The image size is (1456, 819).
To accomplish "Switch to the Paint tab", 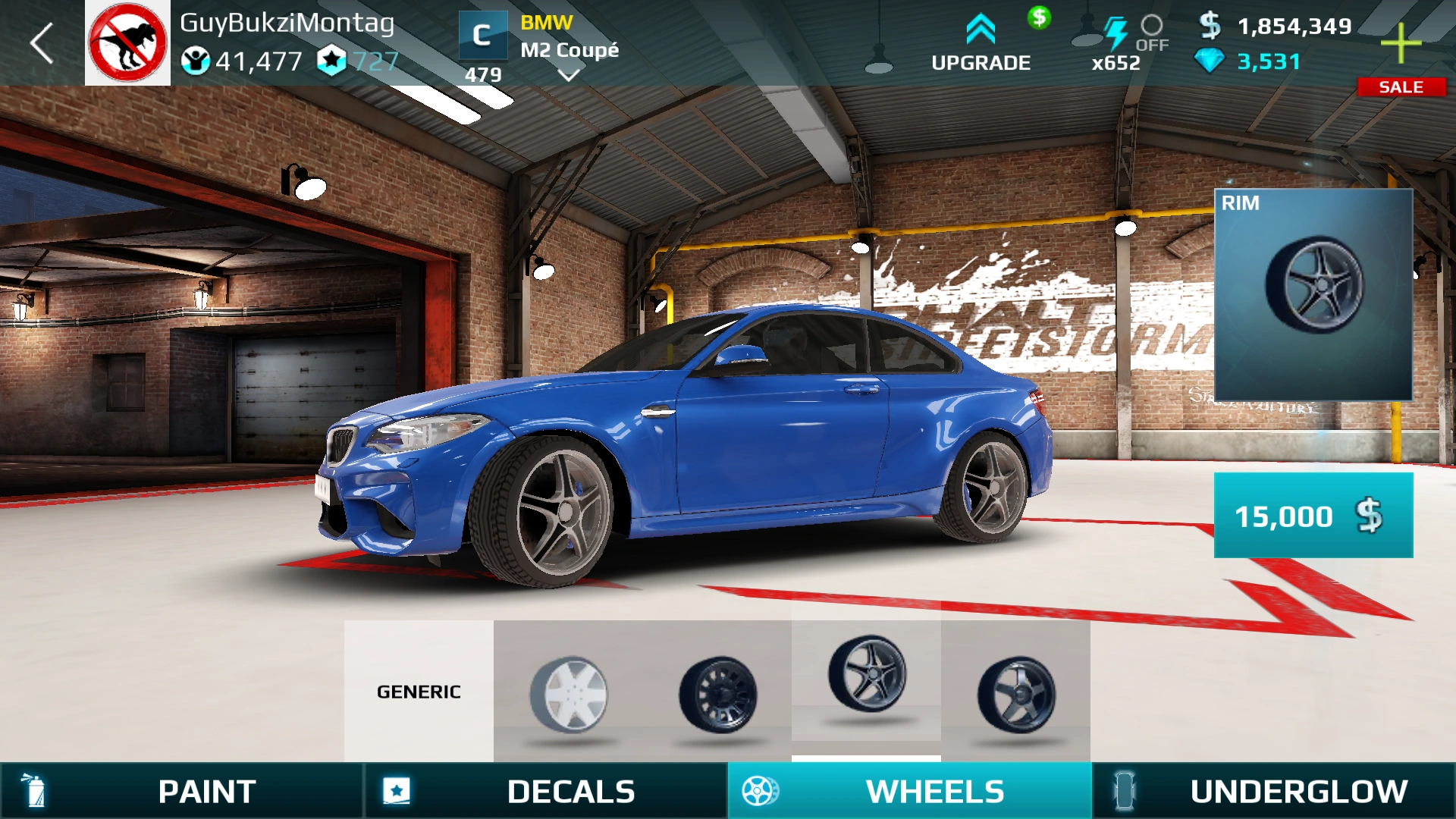I will point(182,791).
